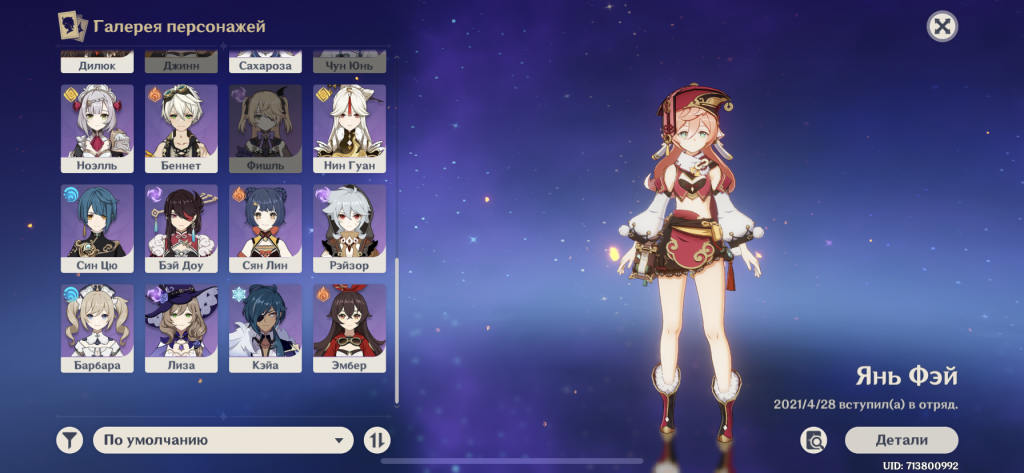Click the filter funnel icon
1024x473 pixels.
[x=69, y=440]
